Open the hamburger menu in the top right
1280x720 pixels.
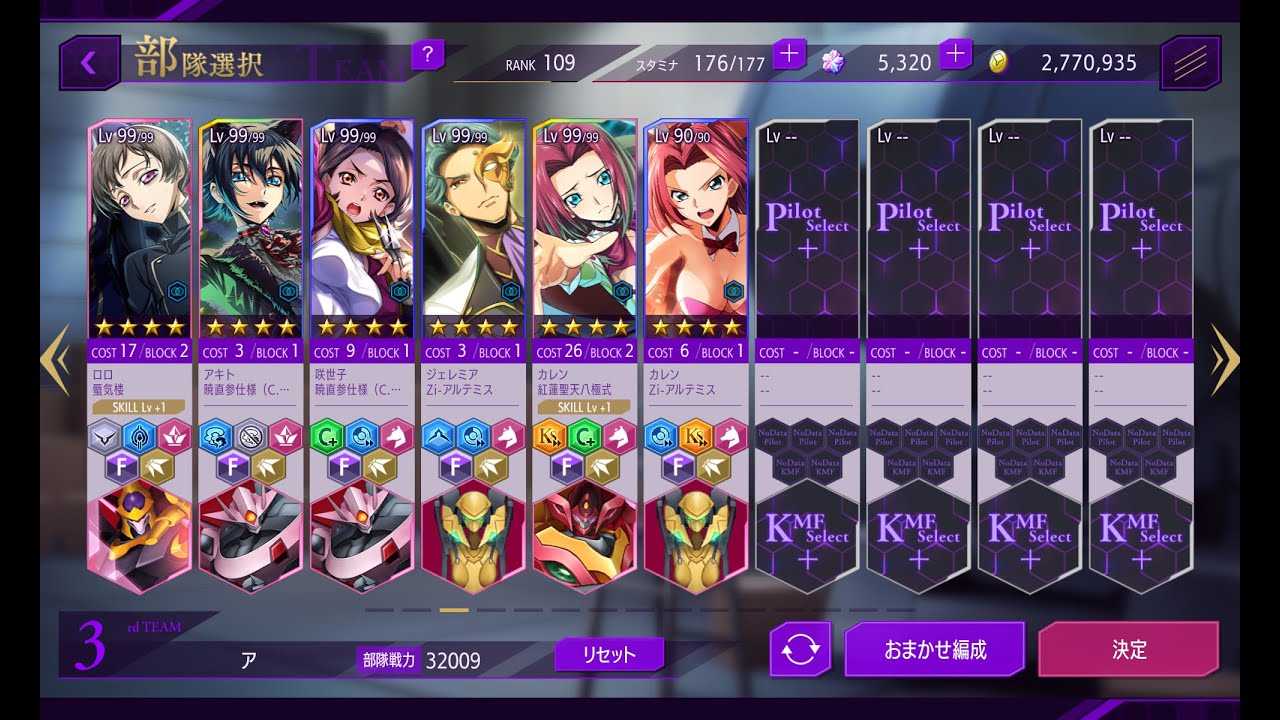tap(1189, 60)
